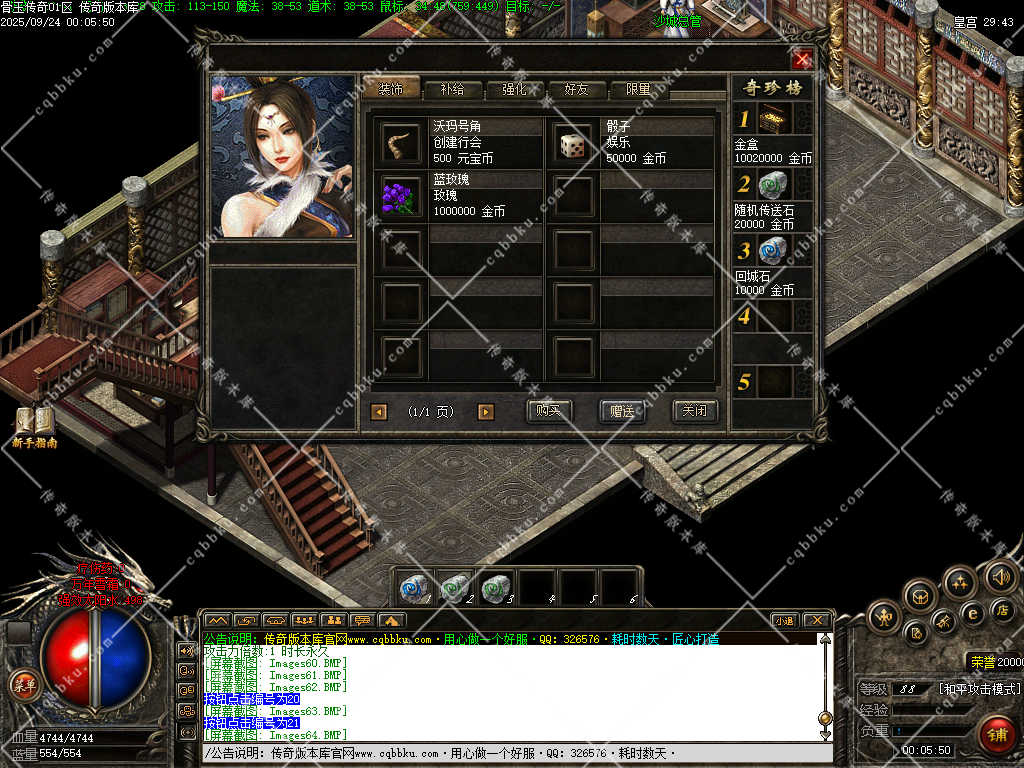This screenshot has height=768, width=1024.
Task: Show the 限量 limited items tab
Action: (639, 89)
